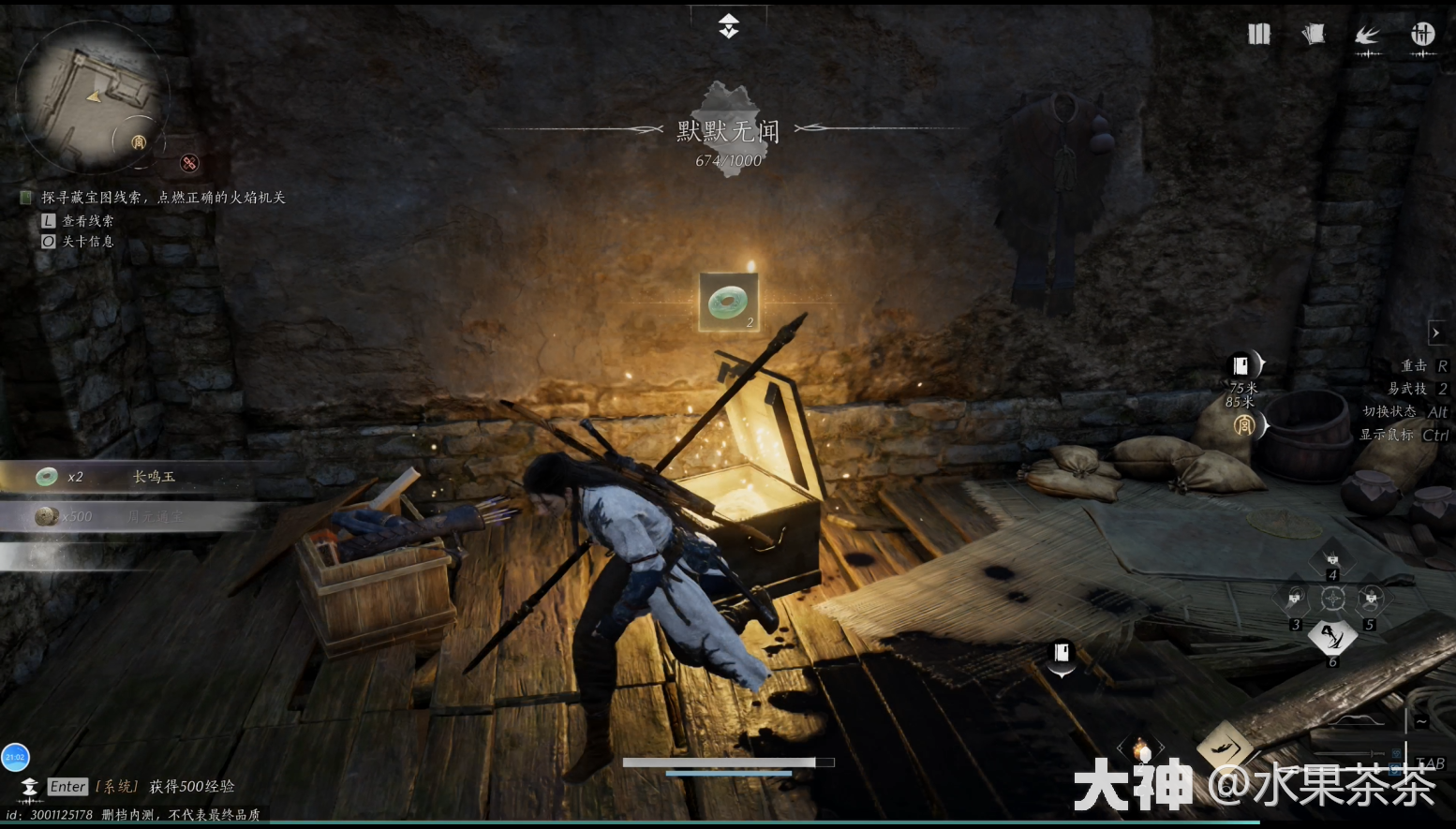Expand the side panel arrow
The width and height of the screenshot is (1456, 829).
coord(1435,333)
